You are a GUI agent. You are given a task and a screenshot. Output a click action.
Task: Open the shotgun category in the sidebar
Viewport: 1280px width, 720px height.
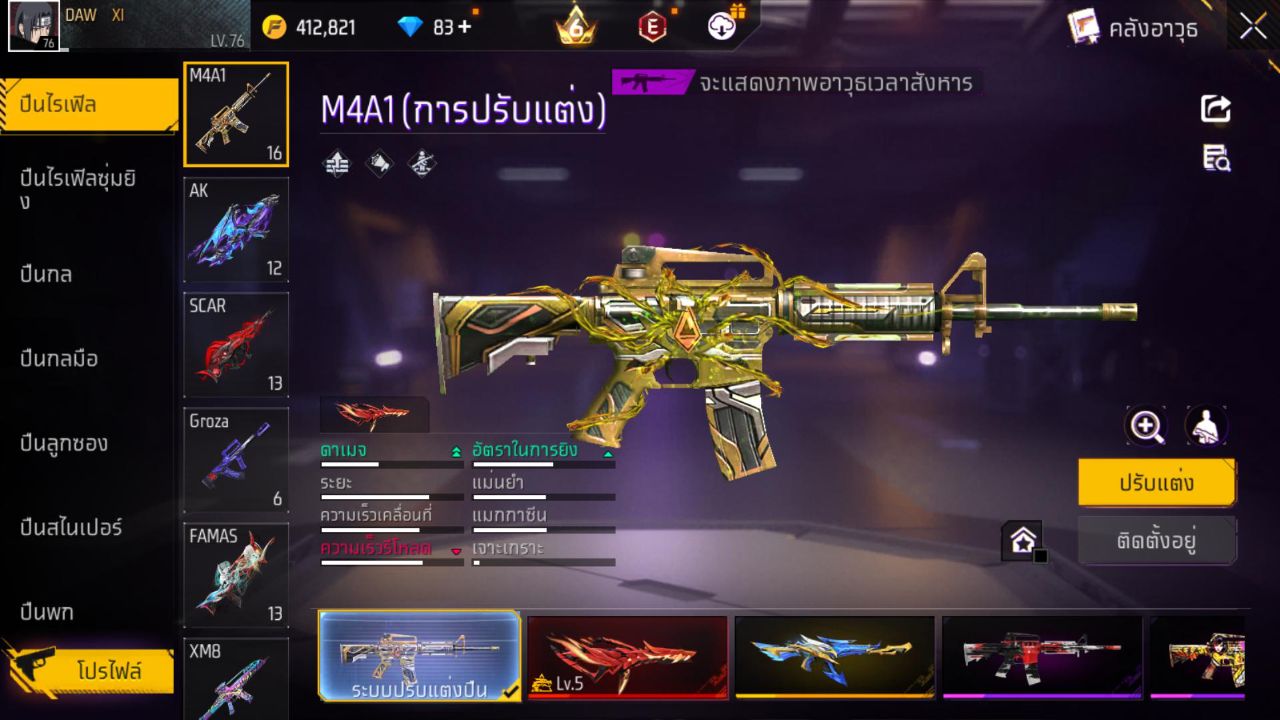click(62, 443)
